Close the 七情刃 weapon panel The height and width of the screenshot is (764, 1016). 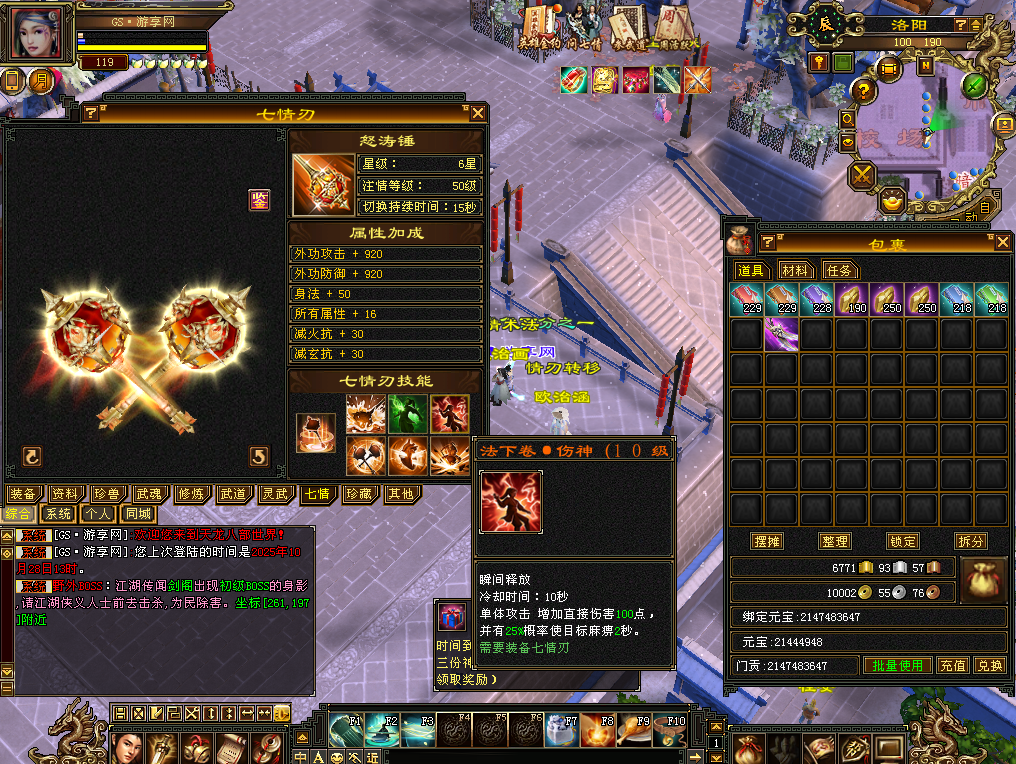tap(478, 113)
